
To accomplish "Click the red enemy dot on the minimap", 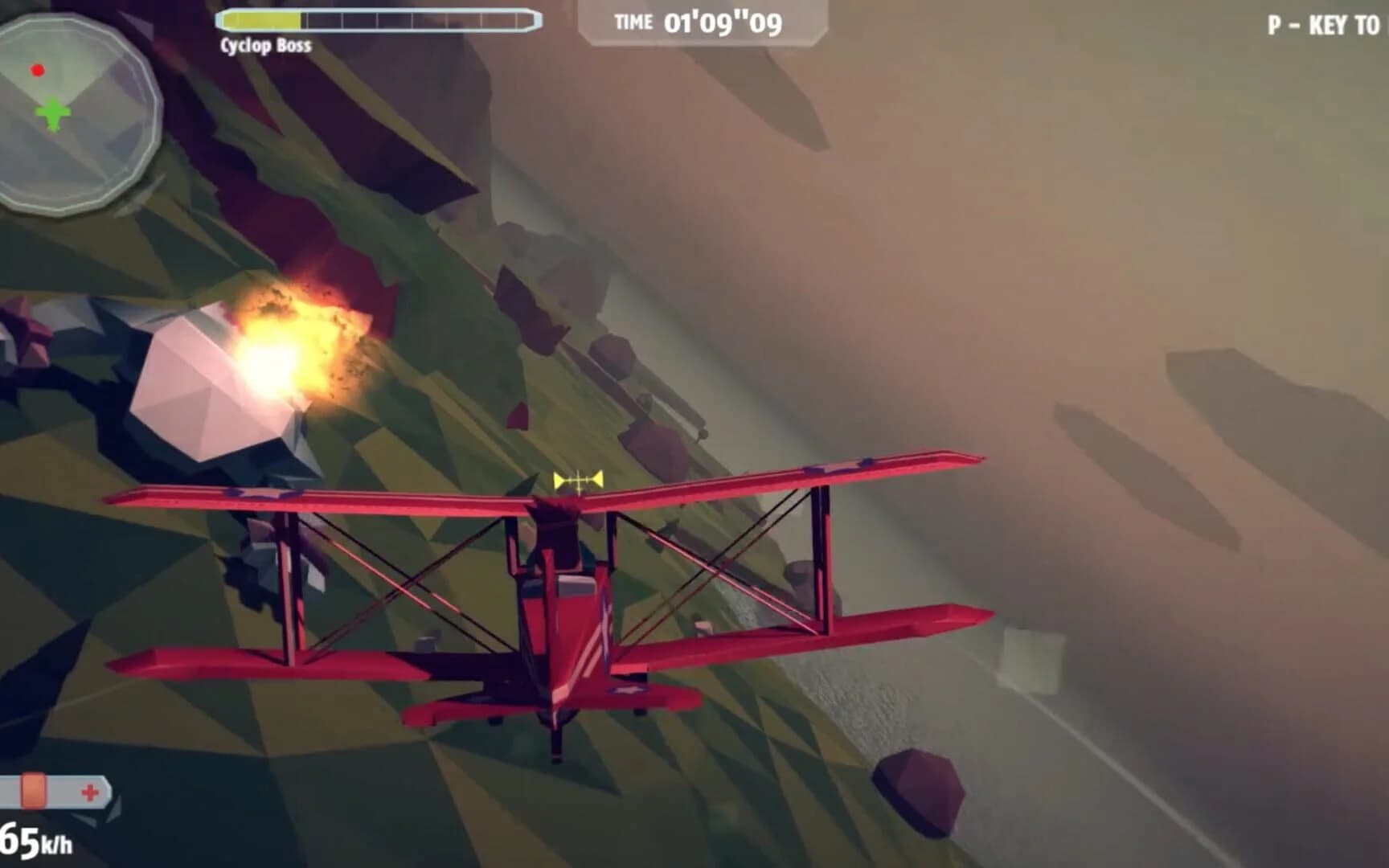I will coord(35,70).
